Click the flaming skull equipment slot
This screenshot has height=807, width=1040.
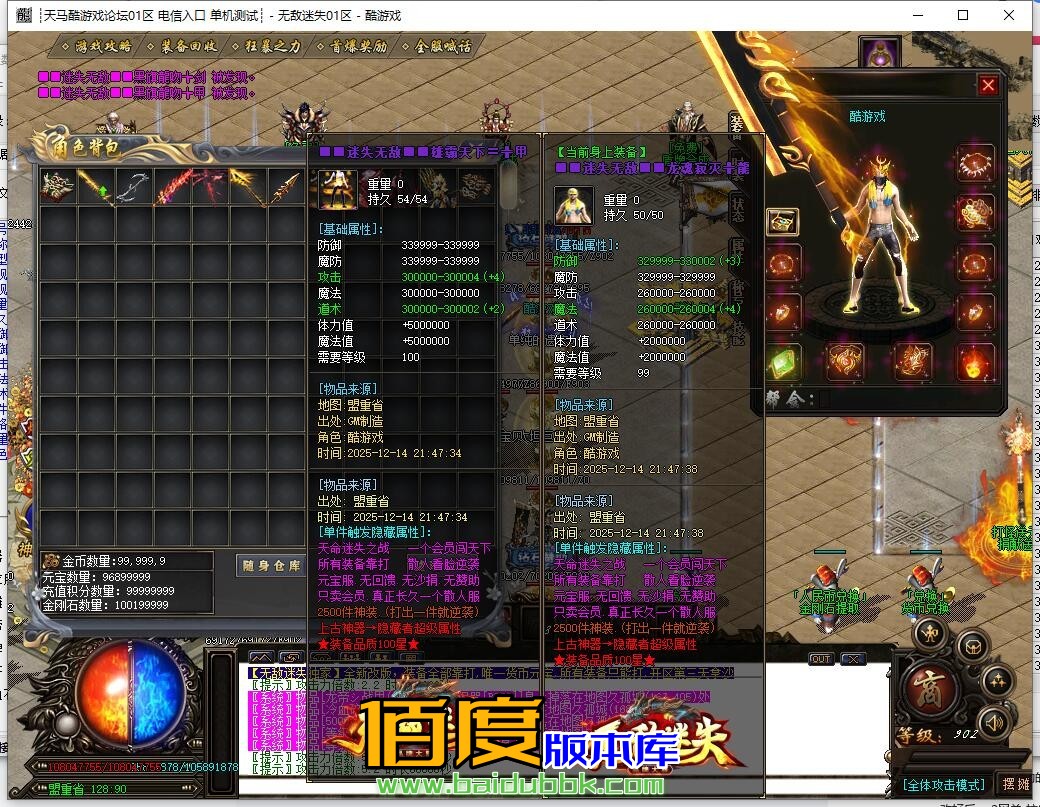point(974,362)
